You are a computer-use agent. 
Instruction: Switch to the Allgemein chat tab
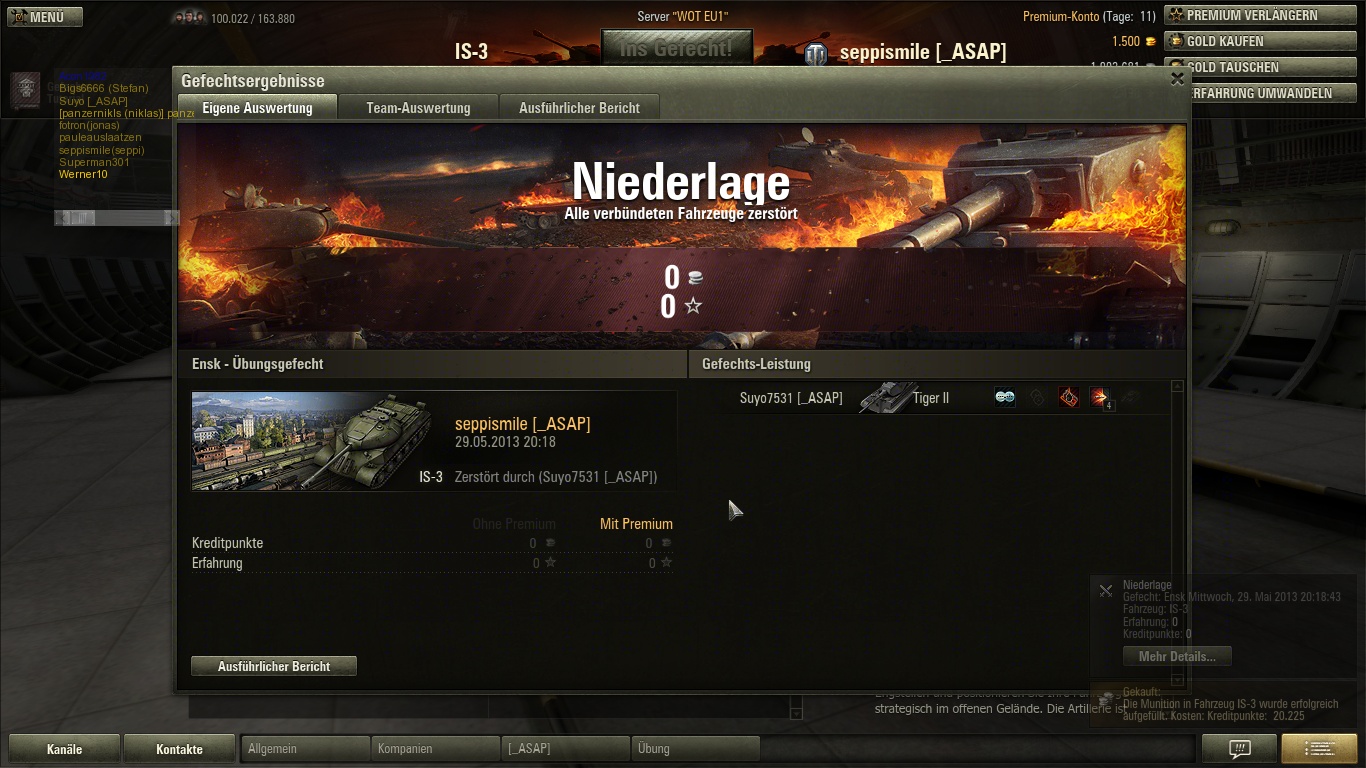[x=305, y=748]
